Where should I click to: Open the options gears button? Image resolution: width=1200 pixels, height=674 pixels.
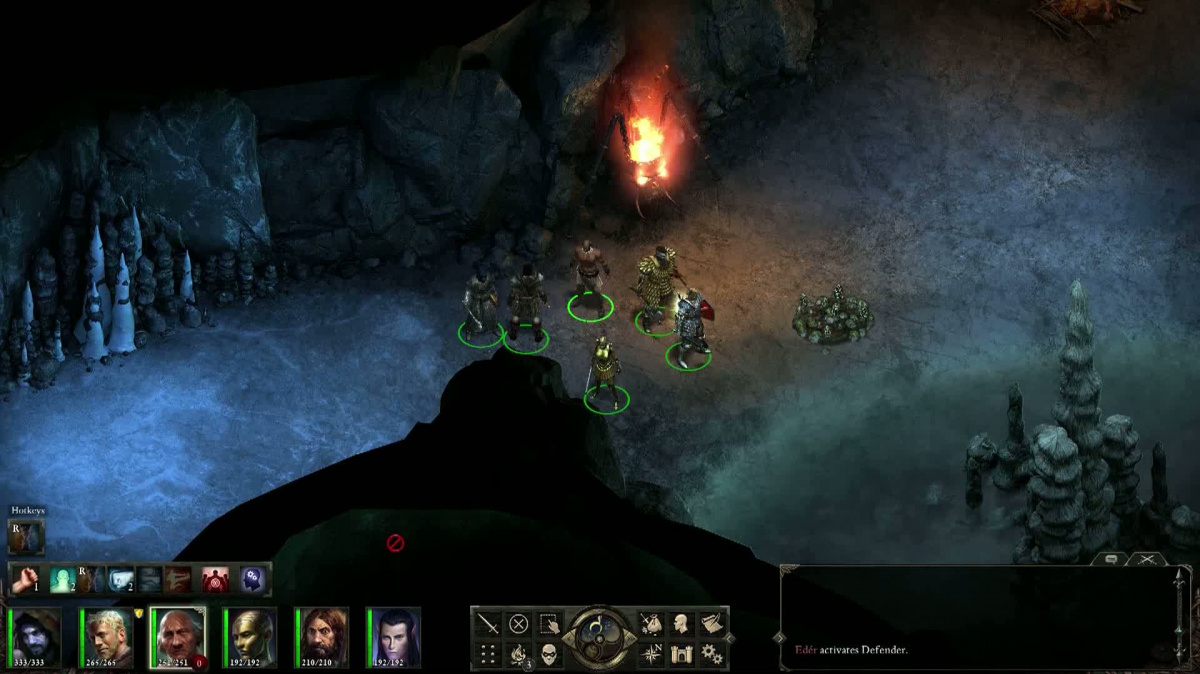(711, 654)
